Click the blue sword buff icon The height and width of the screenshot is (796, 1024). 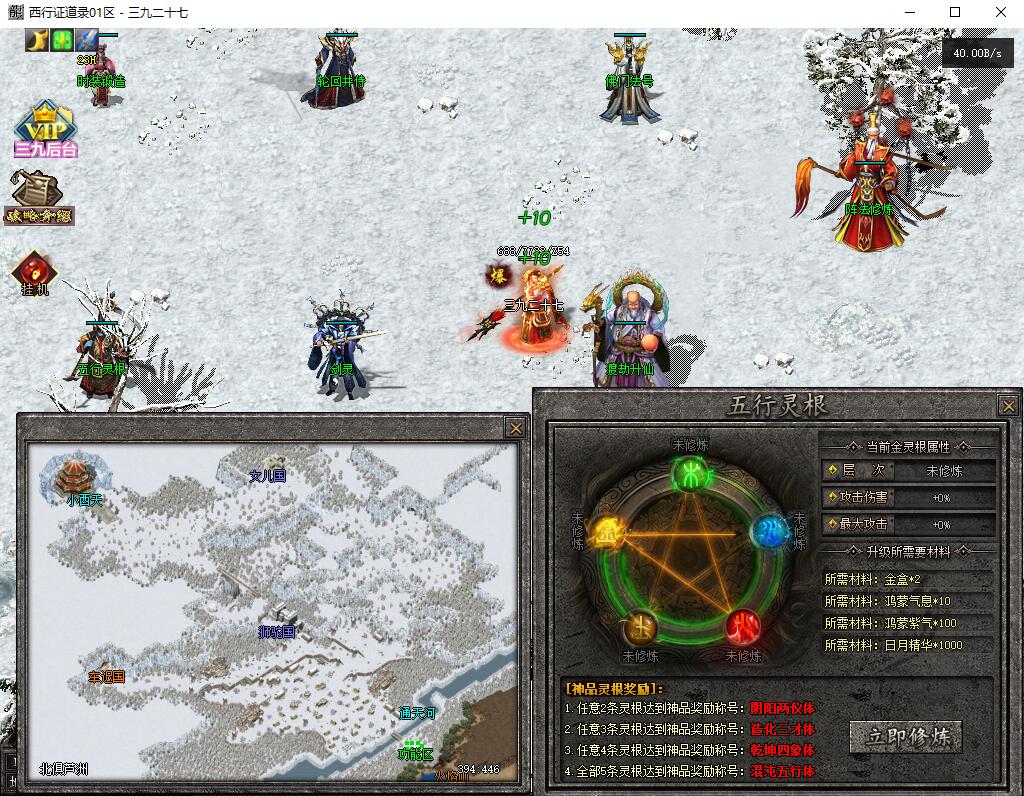click(x=87, y=41)
